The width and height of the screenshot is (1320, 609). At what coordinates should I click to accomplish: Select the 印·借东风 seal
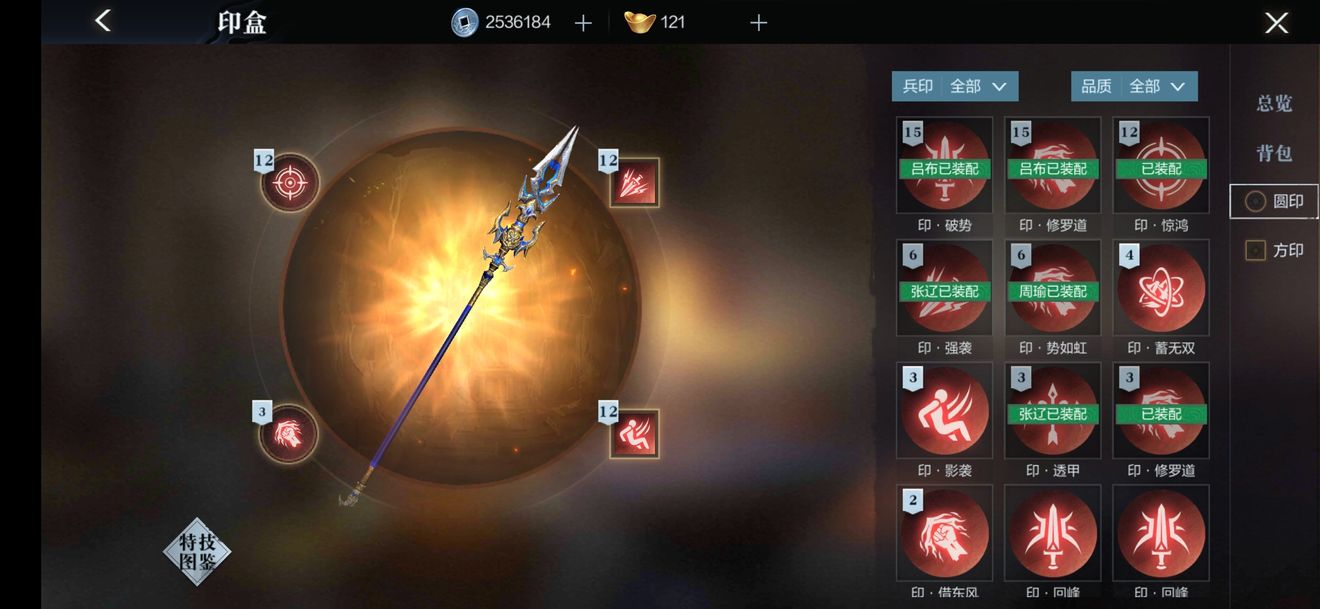944,533
